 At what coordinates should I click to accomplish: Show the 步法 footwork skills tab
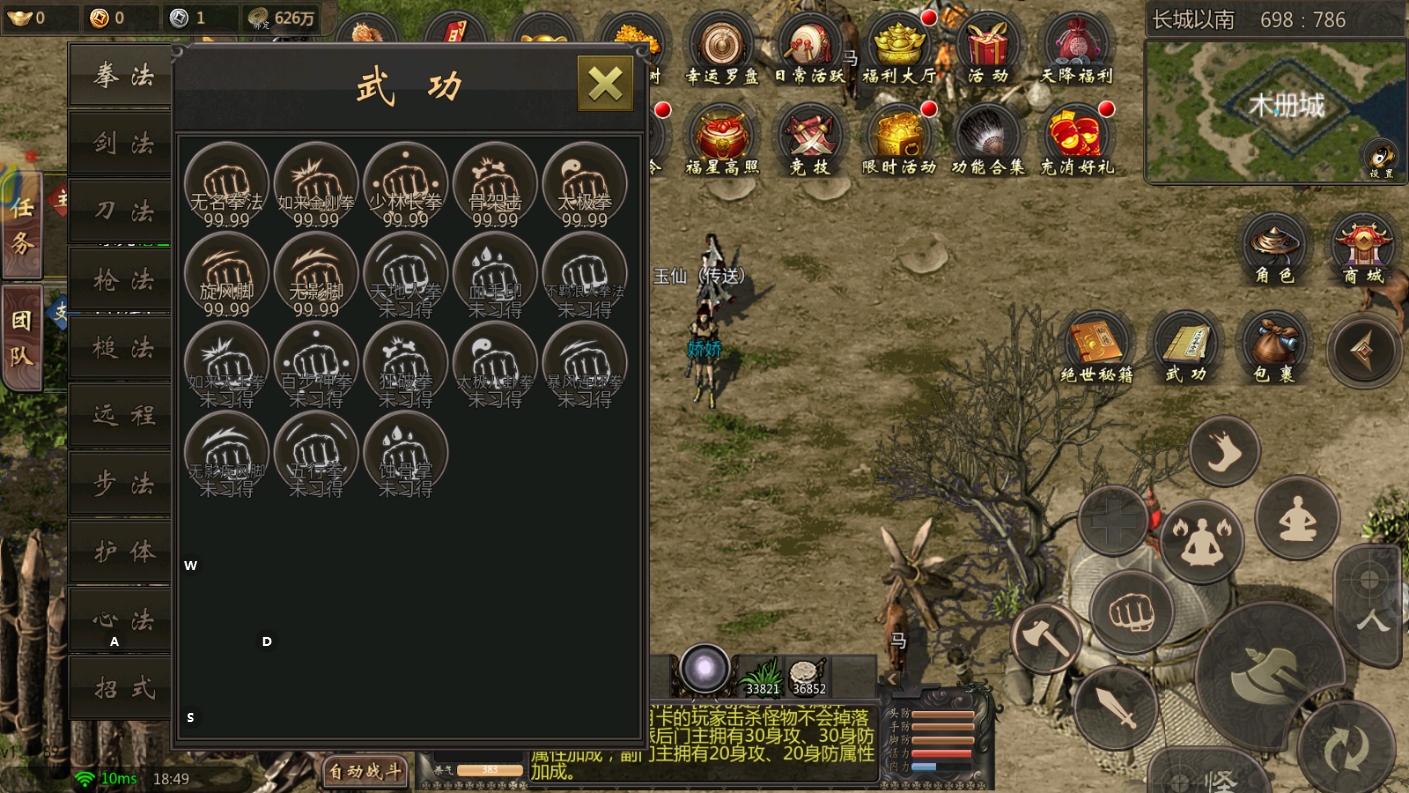pyautogui.click(x=124, y=484)
